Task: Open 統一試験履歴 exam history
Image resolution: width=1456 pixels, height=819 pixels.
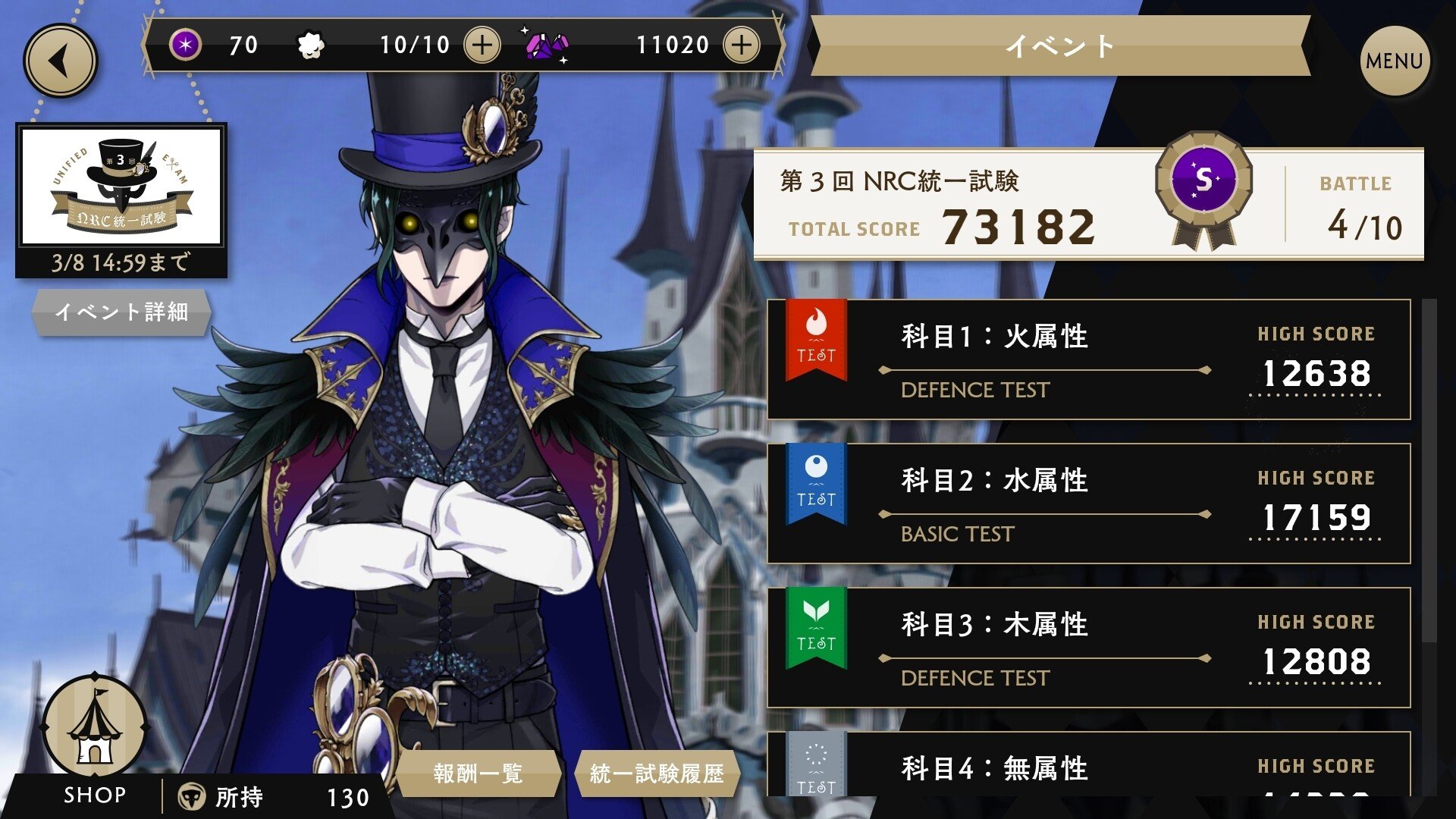Action: [660, 773]
